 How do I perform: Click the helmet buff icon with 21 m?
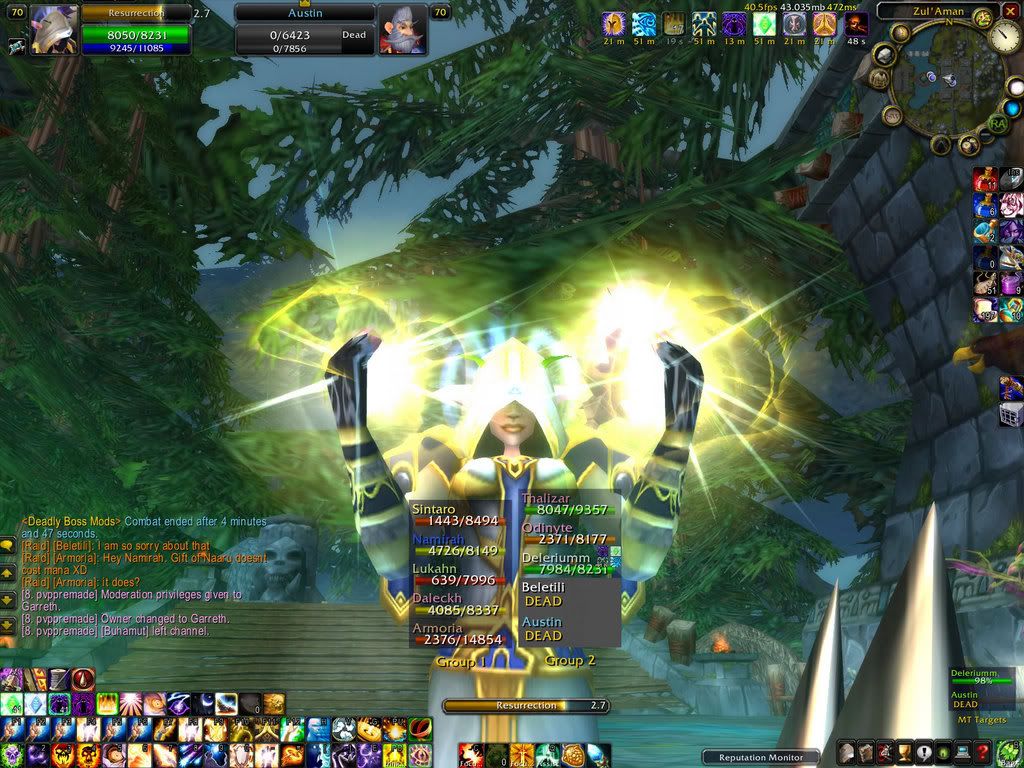click(614, 24)
